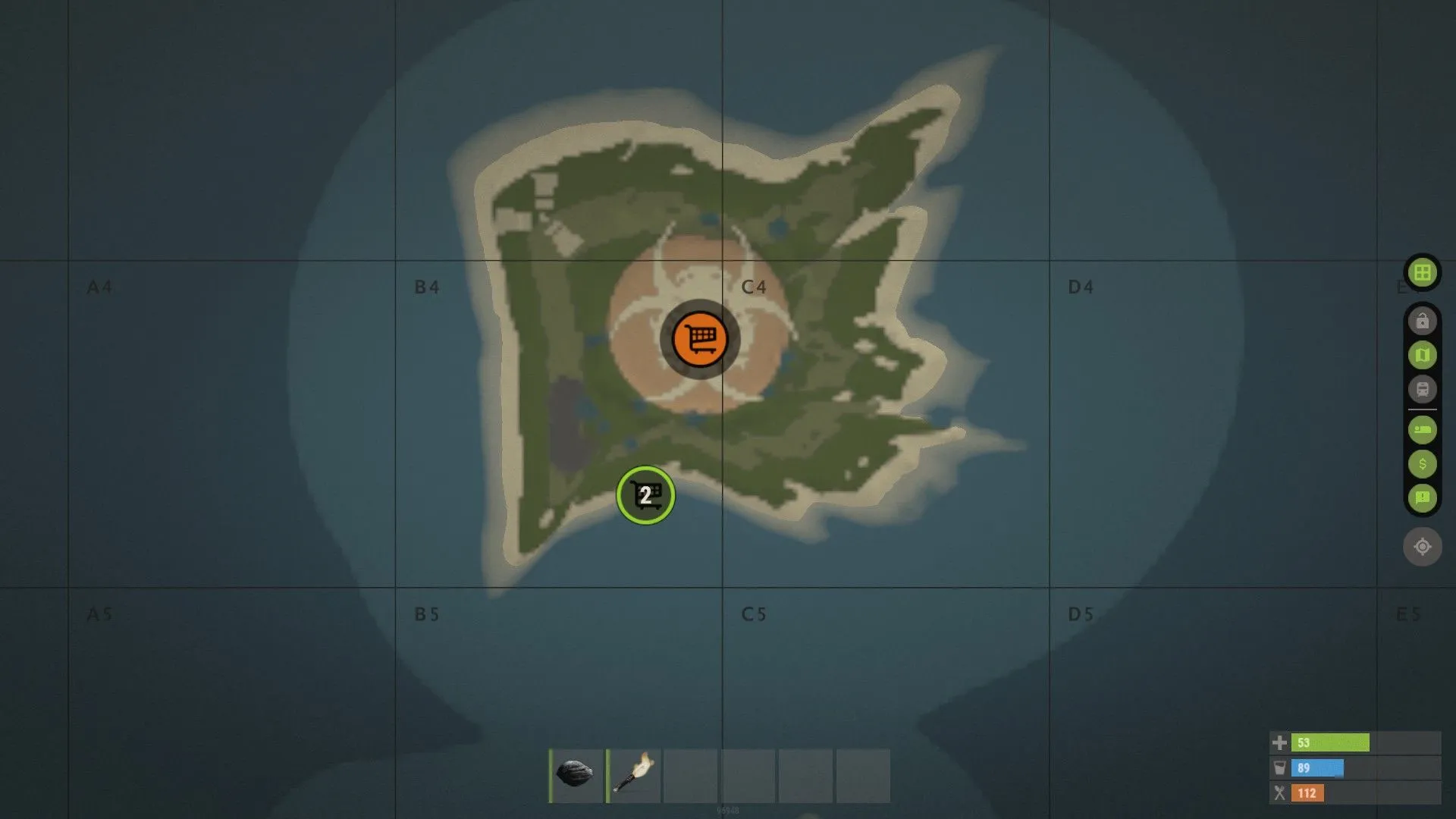Center the map with the crosshair button
The image size is (1456, 819).
point(1422,546)
